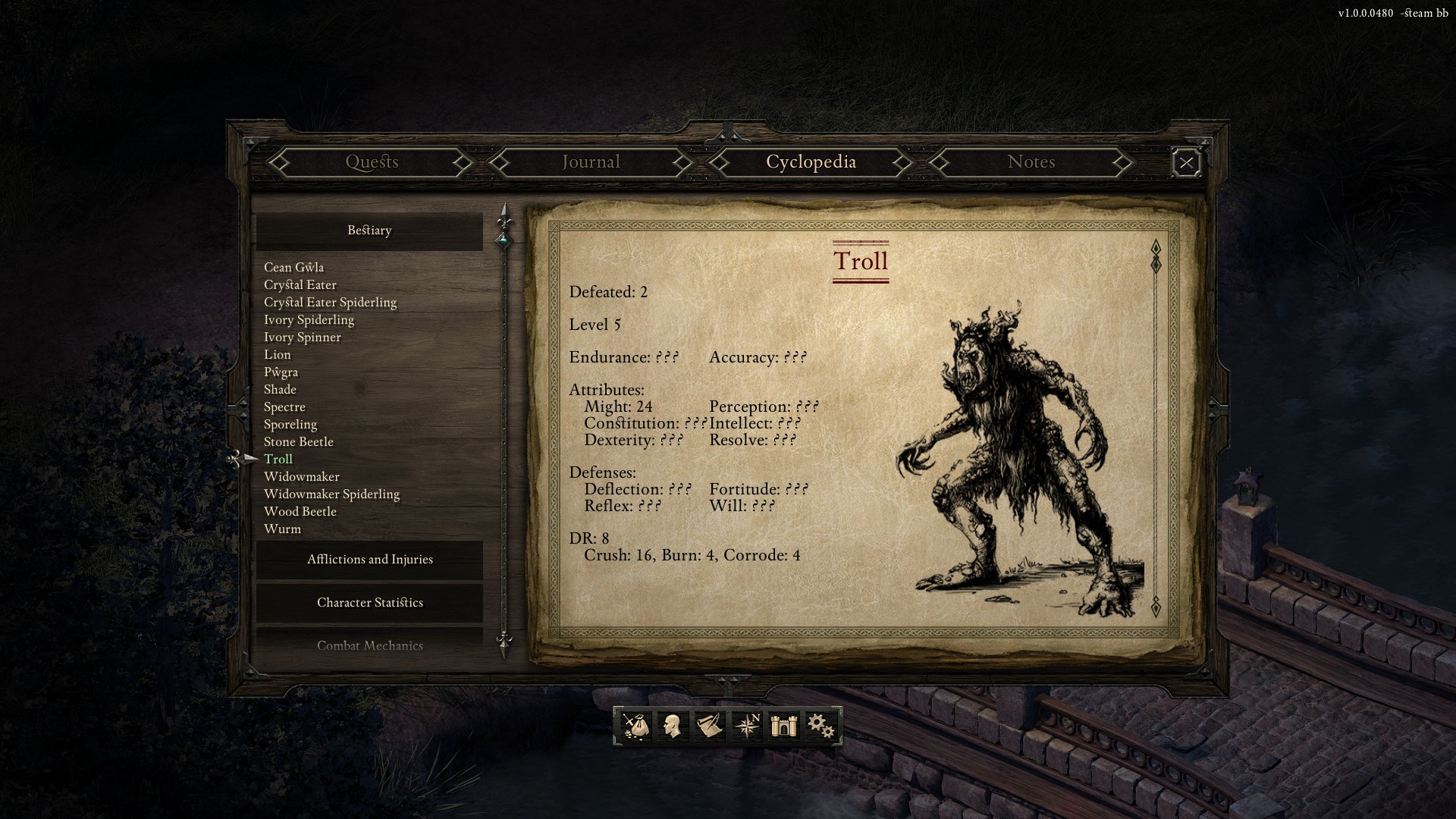
Task: Switch to the Quests tab
Action: pyautogui.click(x=372, y=162)
